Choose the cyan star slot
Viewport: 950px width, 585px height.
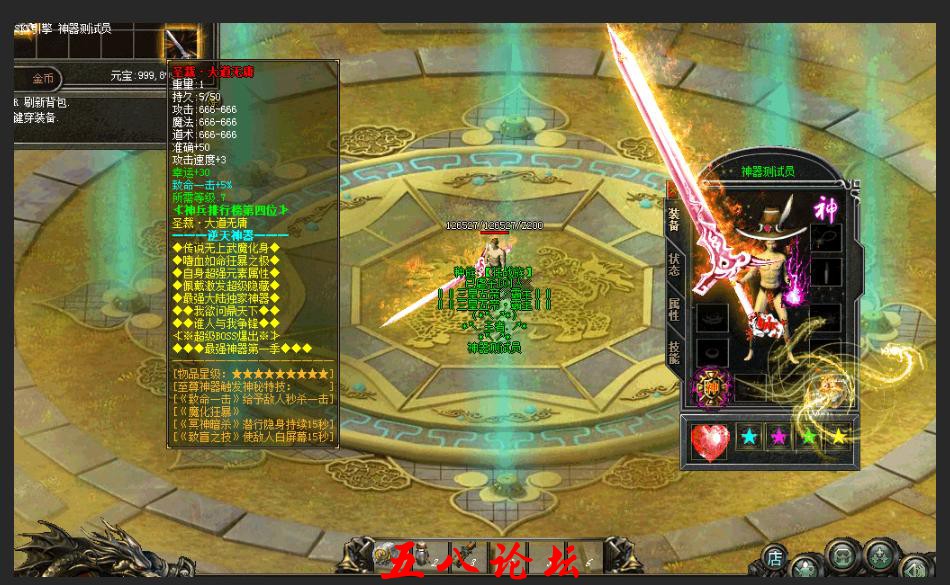click(x=748, y=438)
